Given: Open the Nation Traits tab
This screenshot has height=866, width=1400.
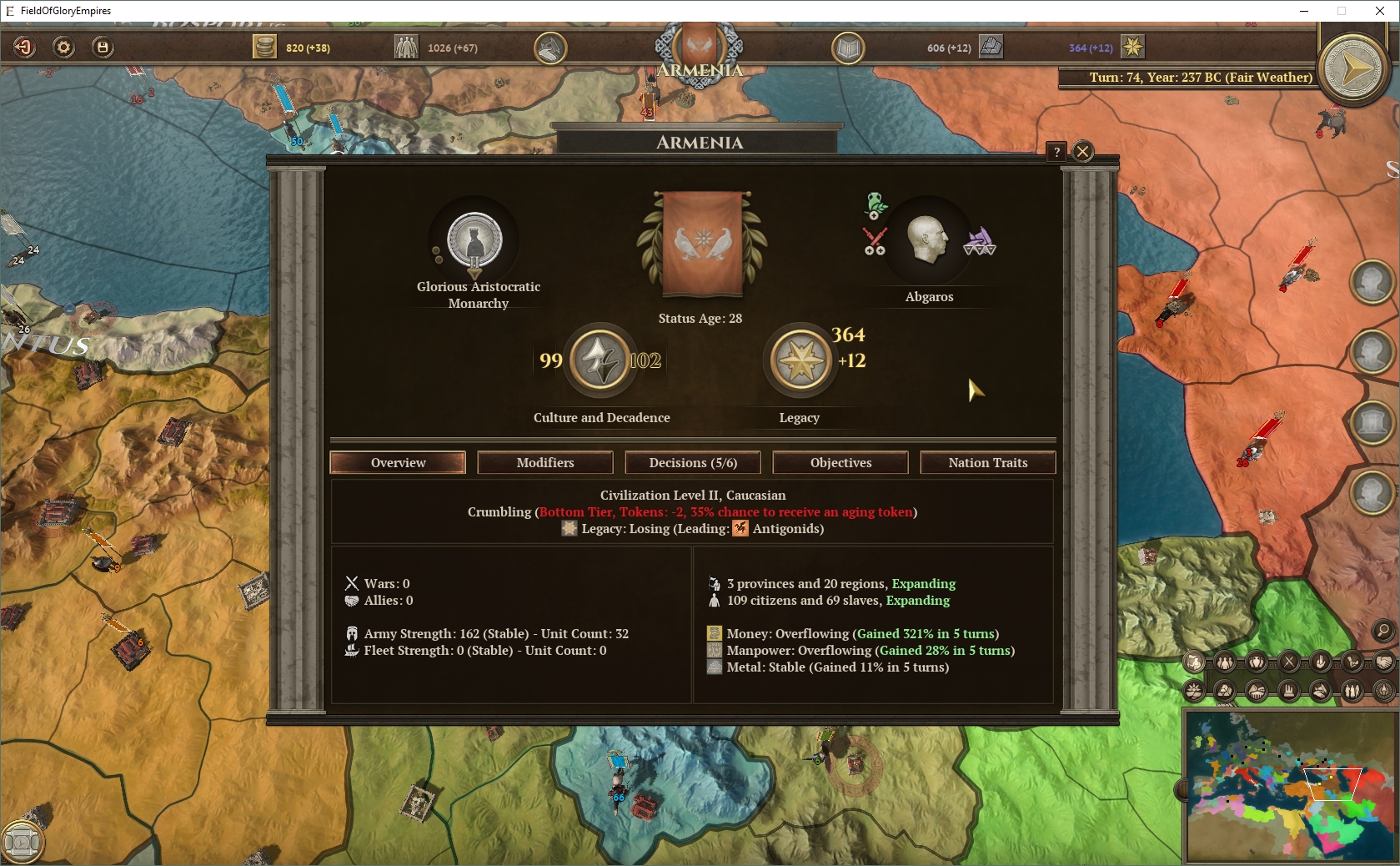Looking at the screenshot, I should point(987,462).
